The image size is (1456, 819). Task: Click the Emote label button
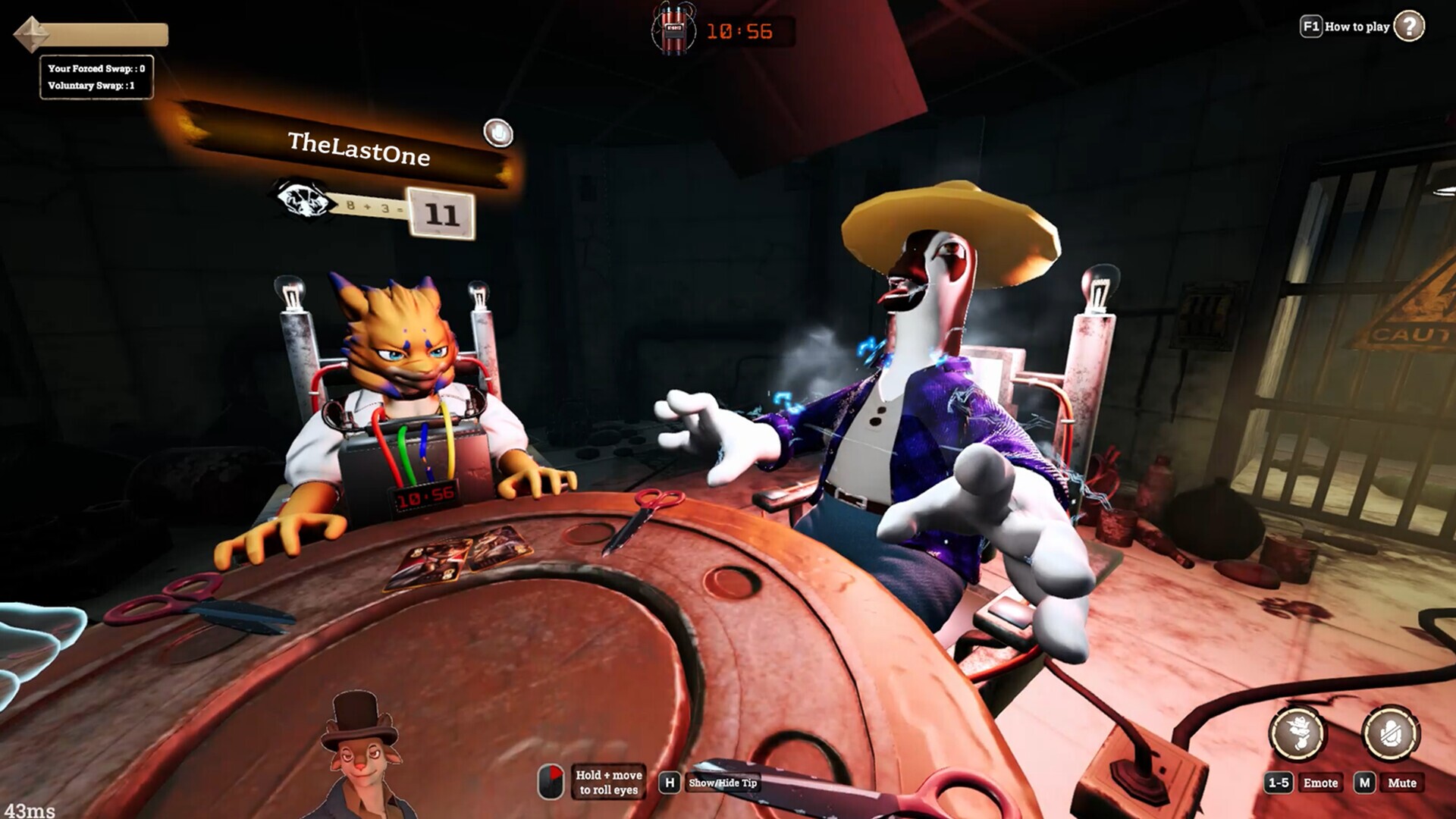coord(1322,783)
